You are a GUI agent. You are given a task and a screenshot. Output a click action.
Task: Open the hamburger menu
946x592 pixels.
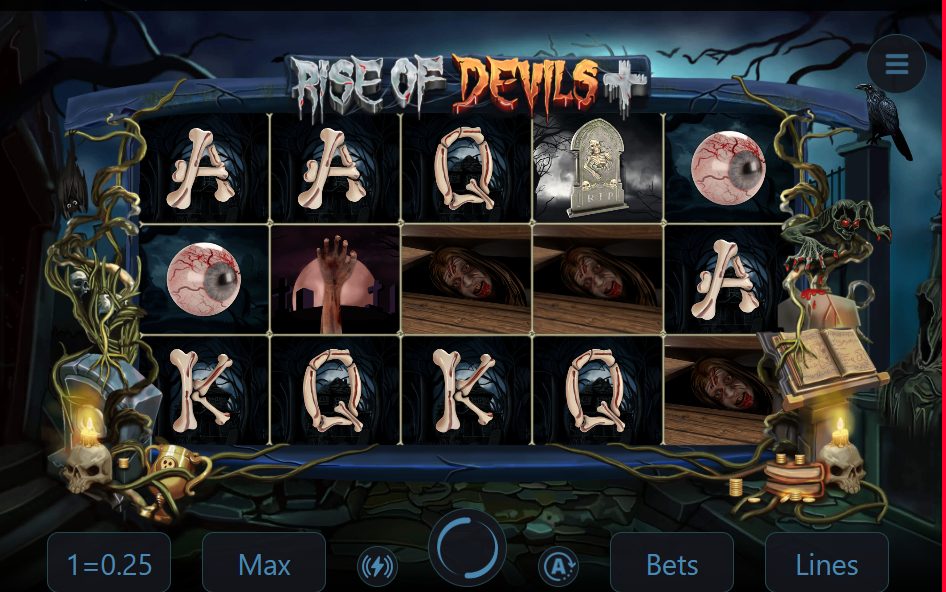point(896,64)
